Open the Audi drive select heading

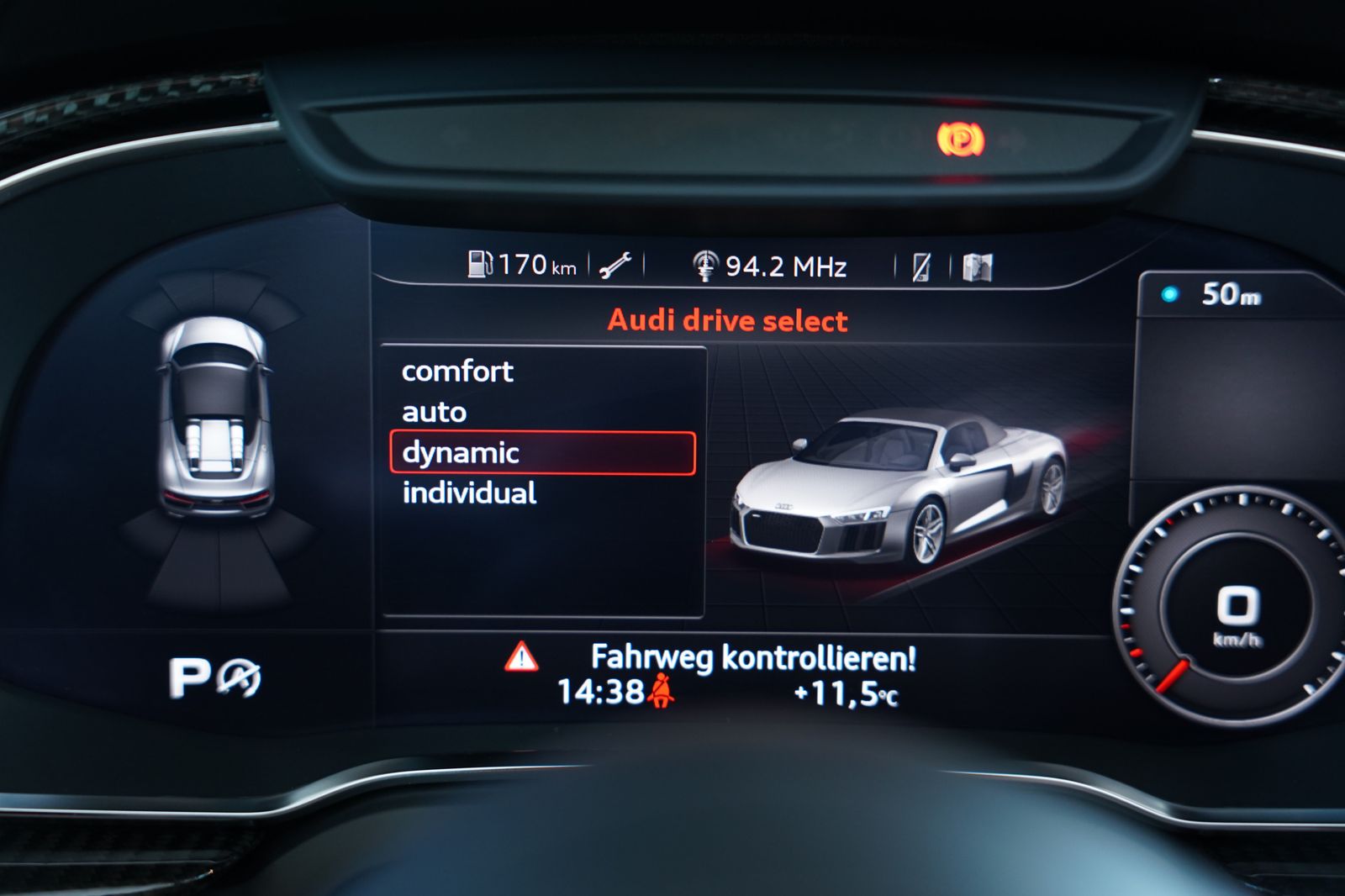726,320
